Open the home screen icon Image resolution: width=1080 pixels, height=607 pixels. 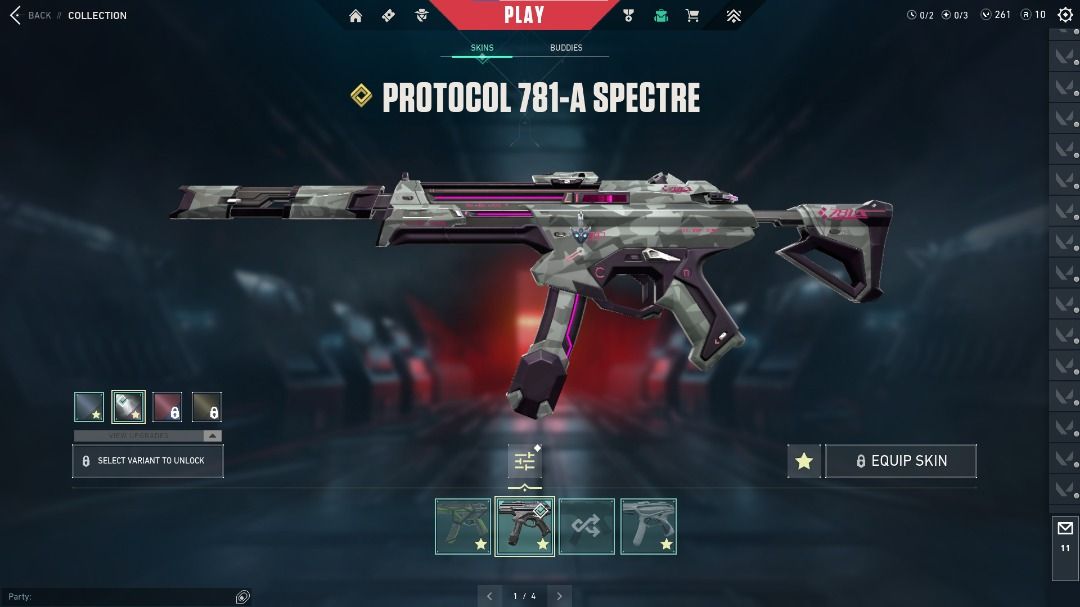(355, 16)
